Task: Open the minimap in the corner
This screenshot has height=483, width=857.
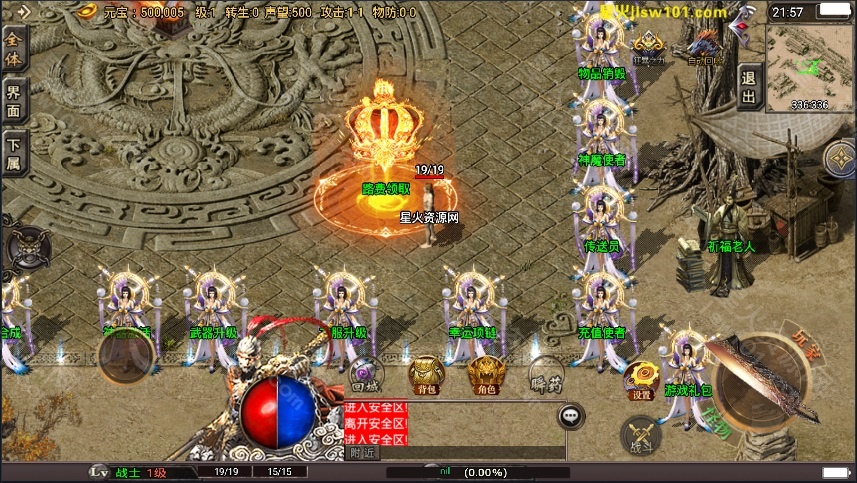Action: click(810, 62)
